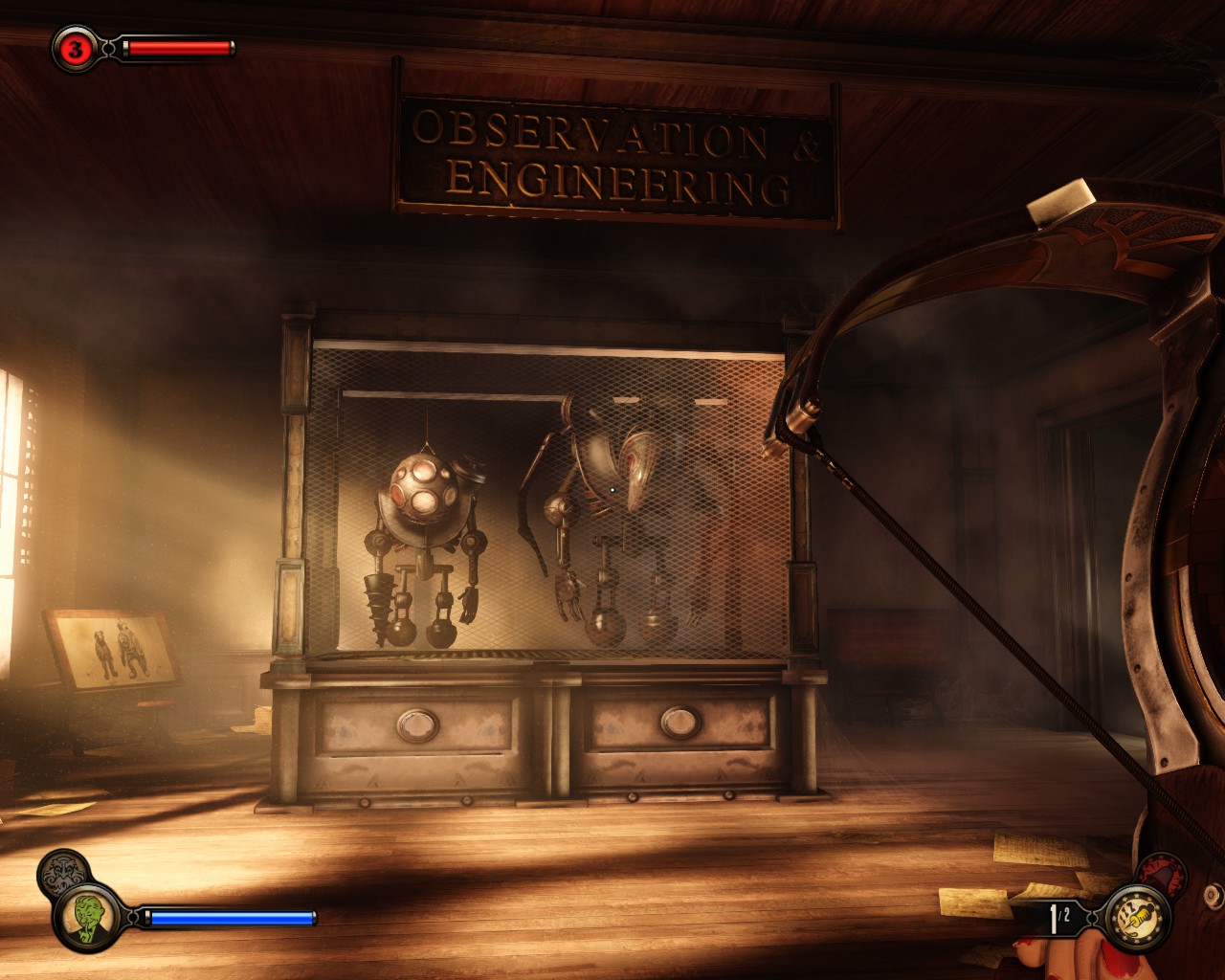This screenshot has height=980, width=1225.
Task: Select the green-faced Possession vigor icon
Action: [88, 917]
